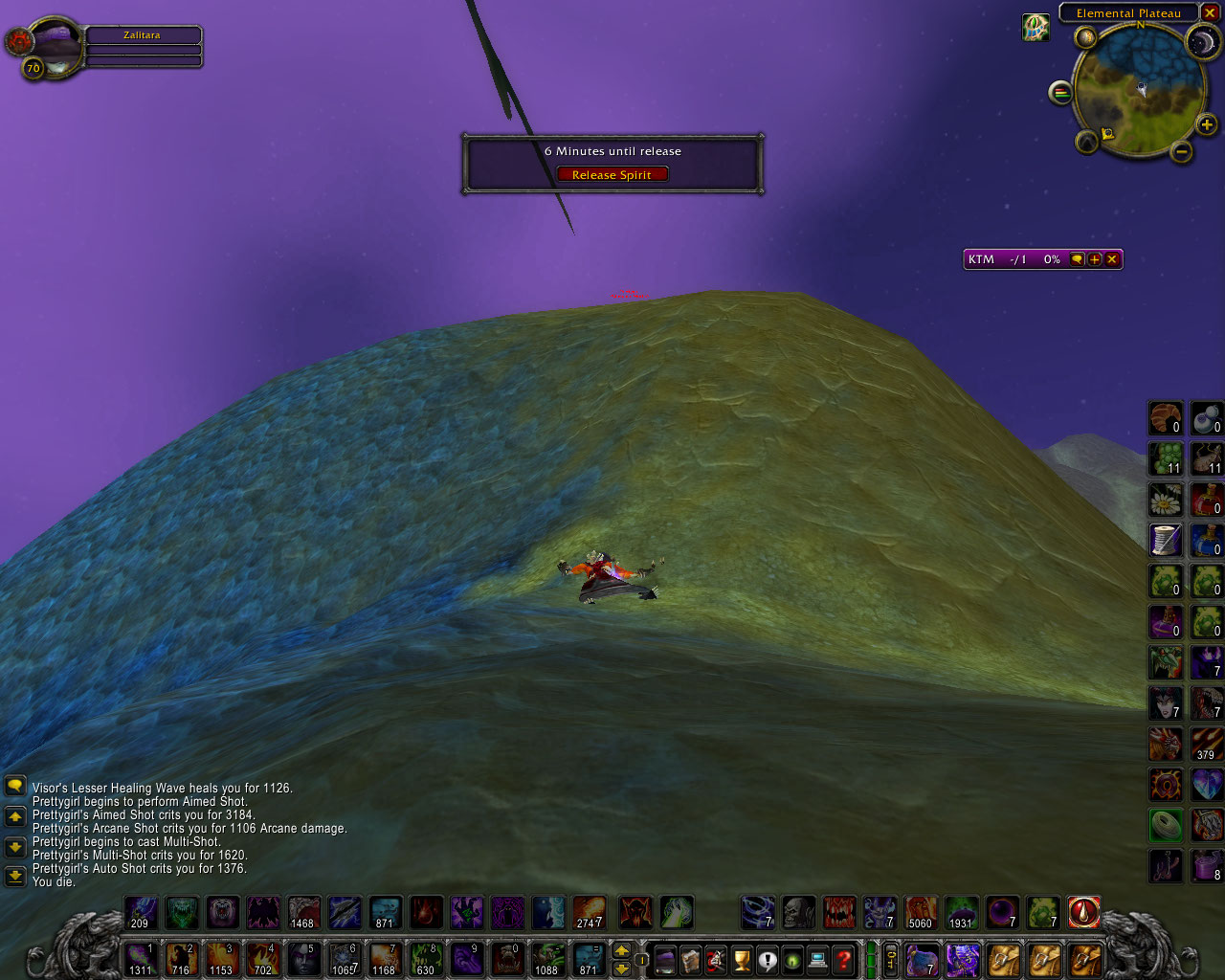Click the KTM plus button
The image size is (1225, 980).
[1095, 259]
